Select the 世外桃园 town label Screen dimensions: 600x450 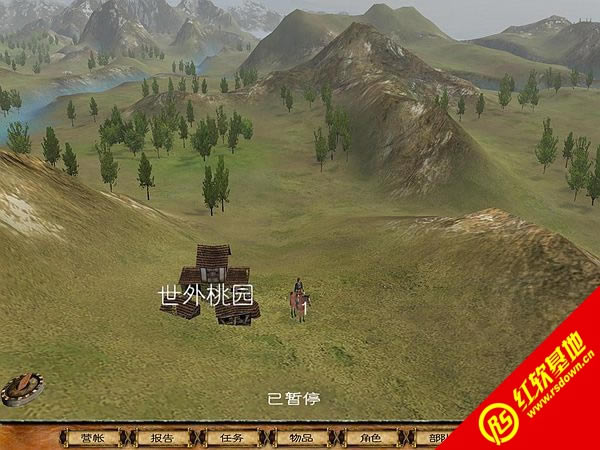point(207,295)
